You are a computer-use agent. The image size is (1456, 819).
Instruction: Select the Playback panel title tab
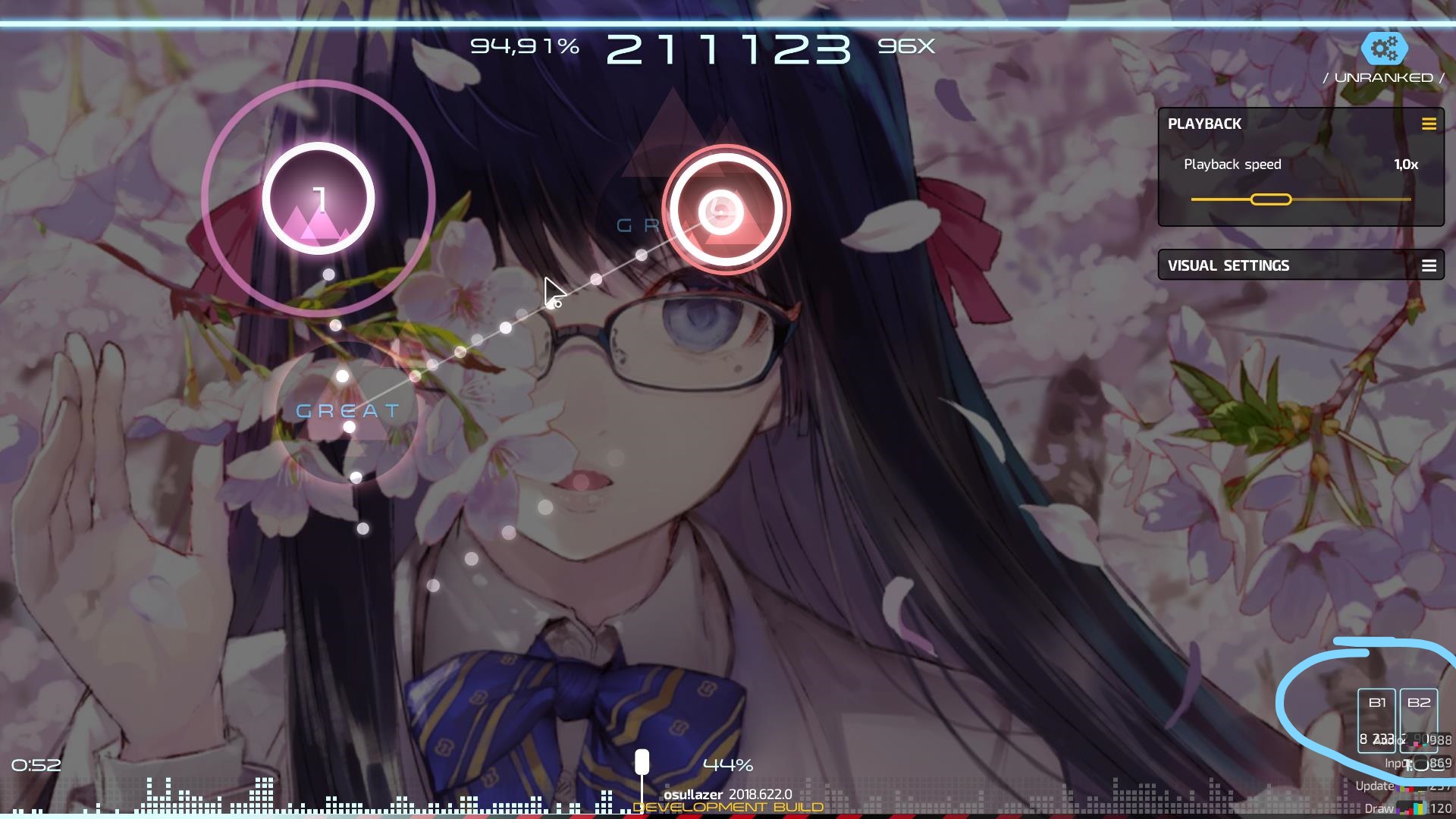pos(1204,124)
